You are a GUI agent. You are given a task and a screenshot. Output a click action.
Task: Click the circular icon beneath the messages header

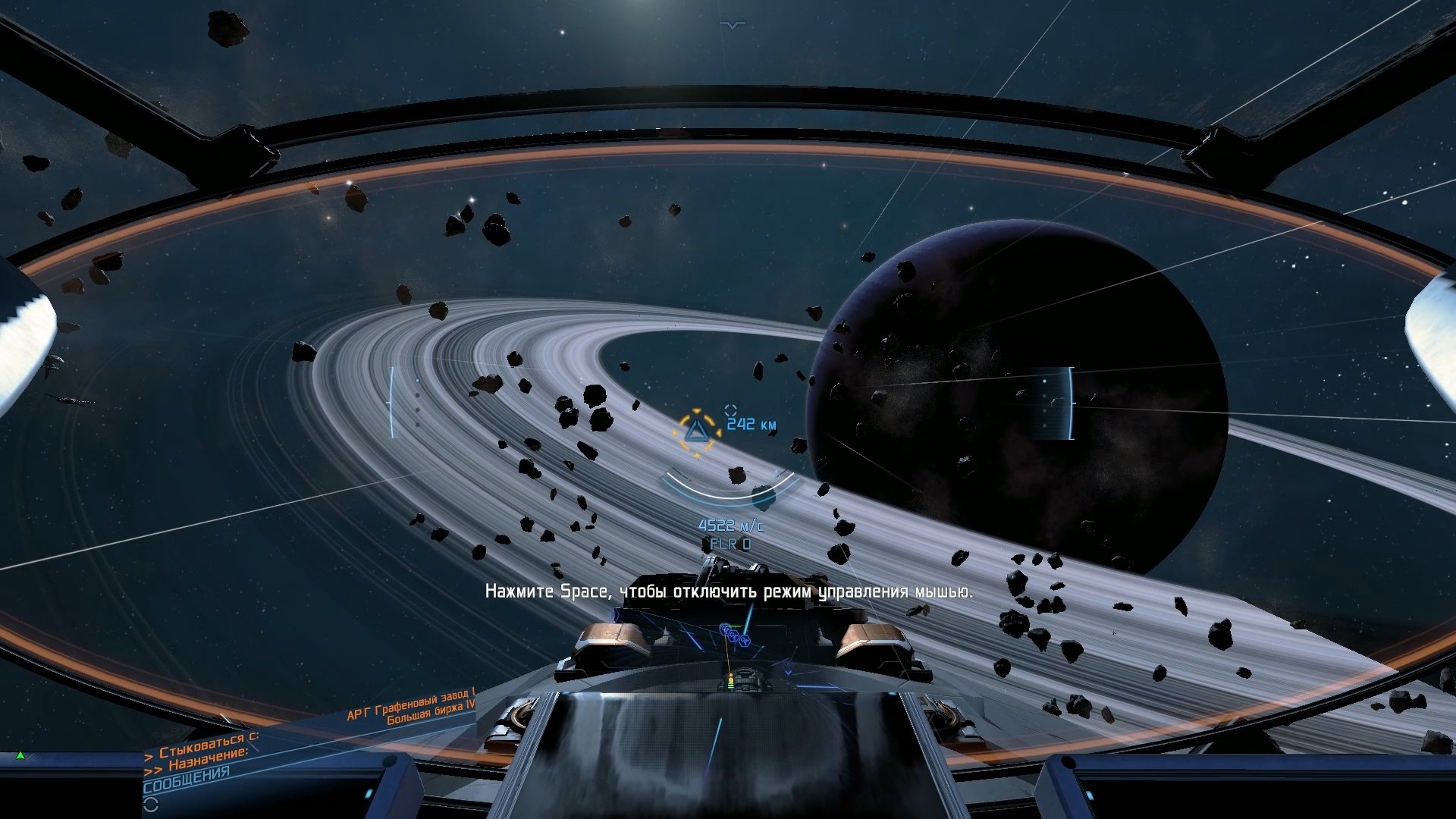click(150, 804)
